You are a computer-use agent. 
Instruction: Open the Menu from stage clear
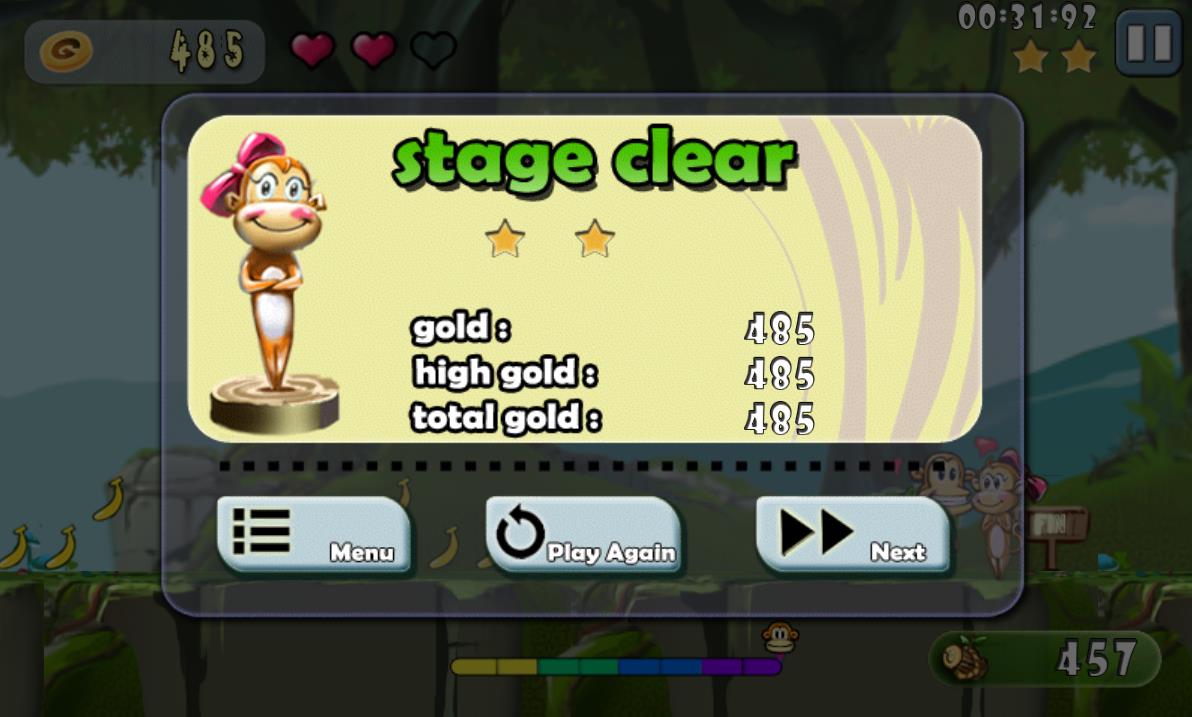[314, 535]
